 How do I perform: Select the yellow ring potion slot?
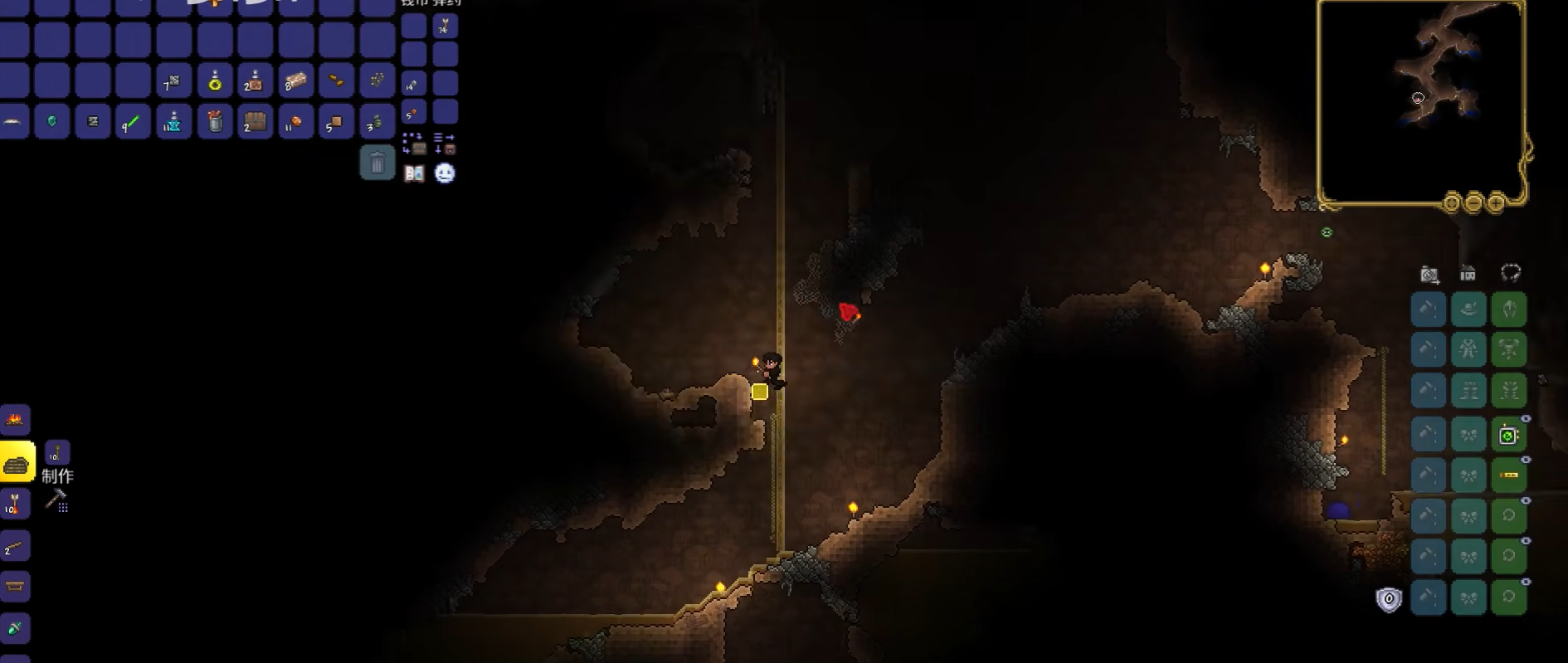215,81
